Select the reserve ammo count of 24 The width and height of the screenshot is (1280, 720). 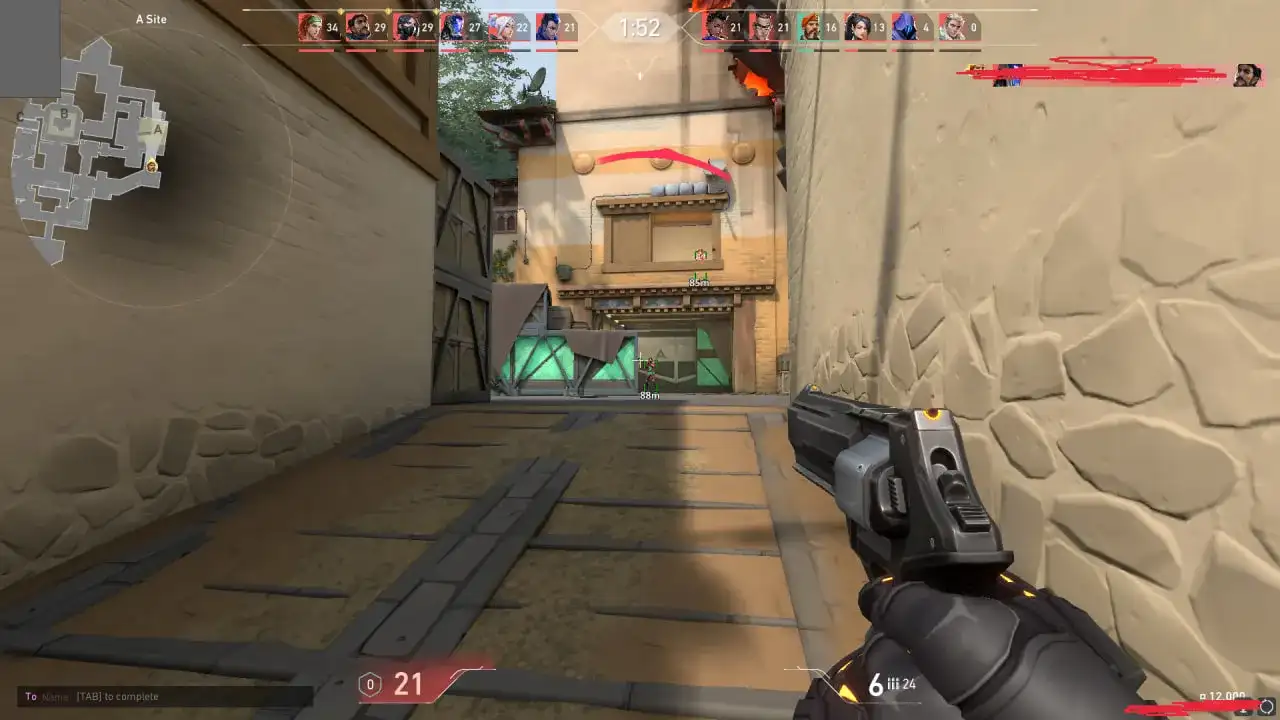pos(909,686)
